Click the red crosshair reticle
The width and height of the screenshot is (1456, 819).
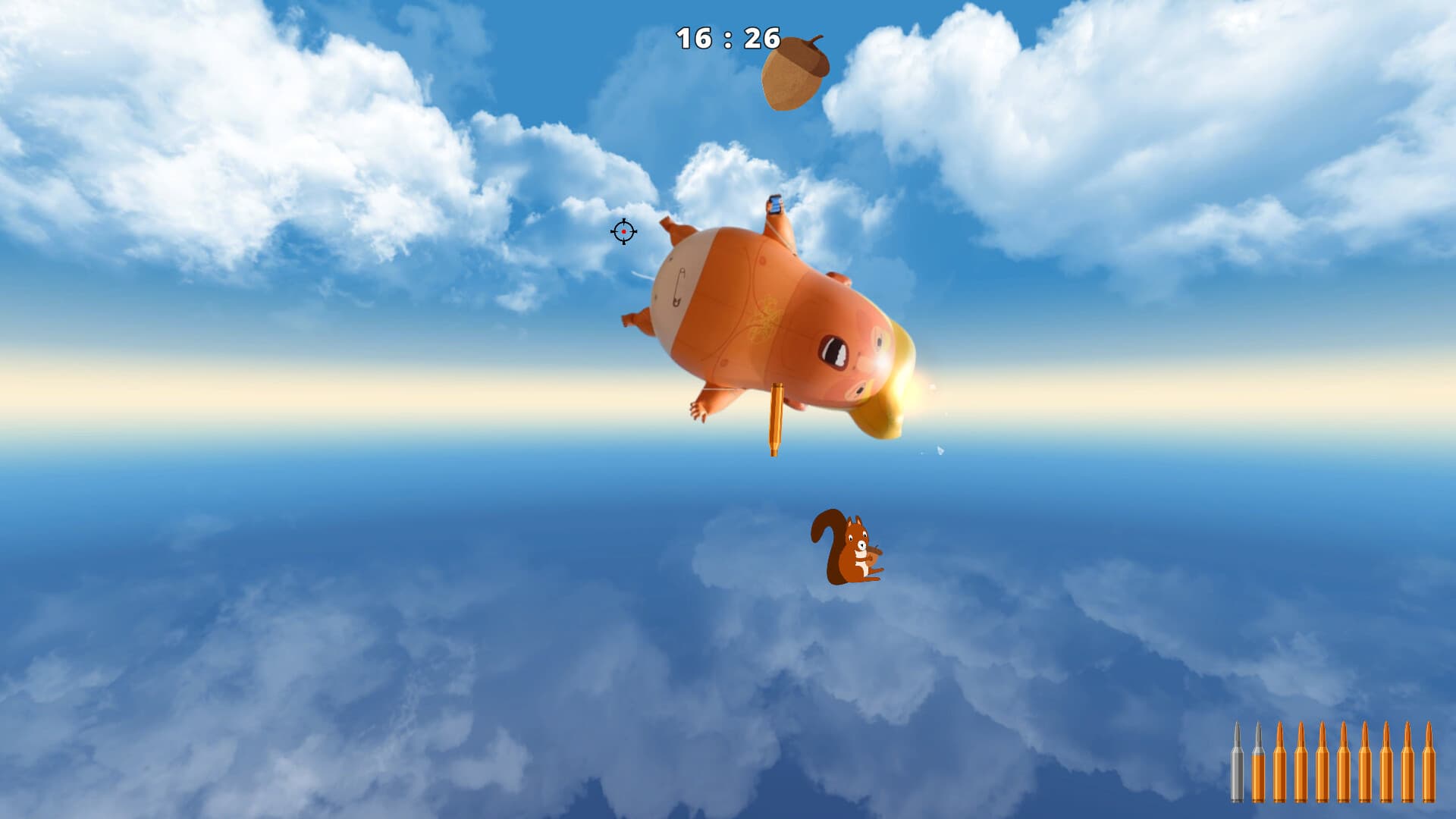click(x=623, y=231)
